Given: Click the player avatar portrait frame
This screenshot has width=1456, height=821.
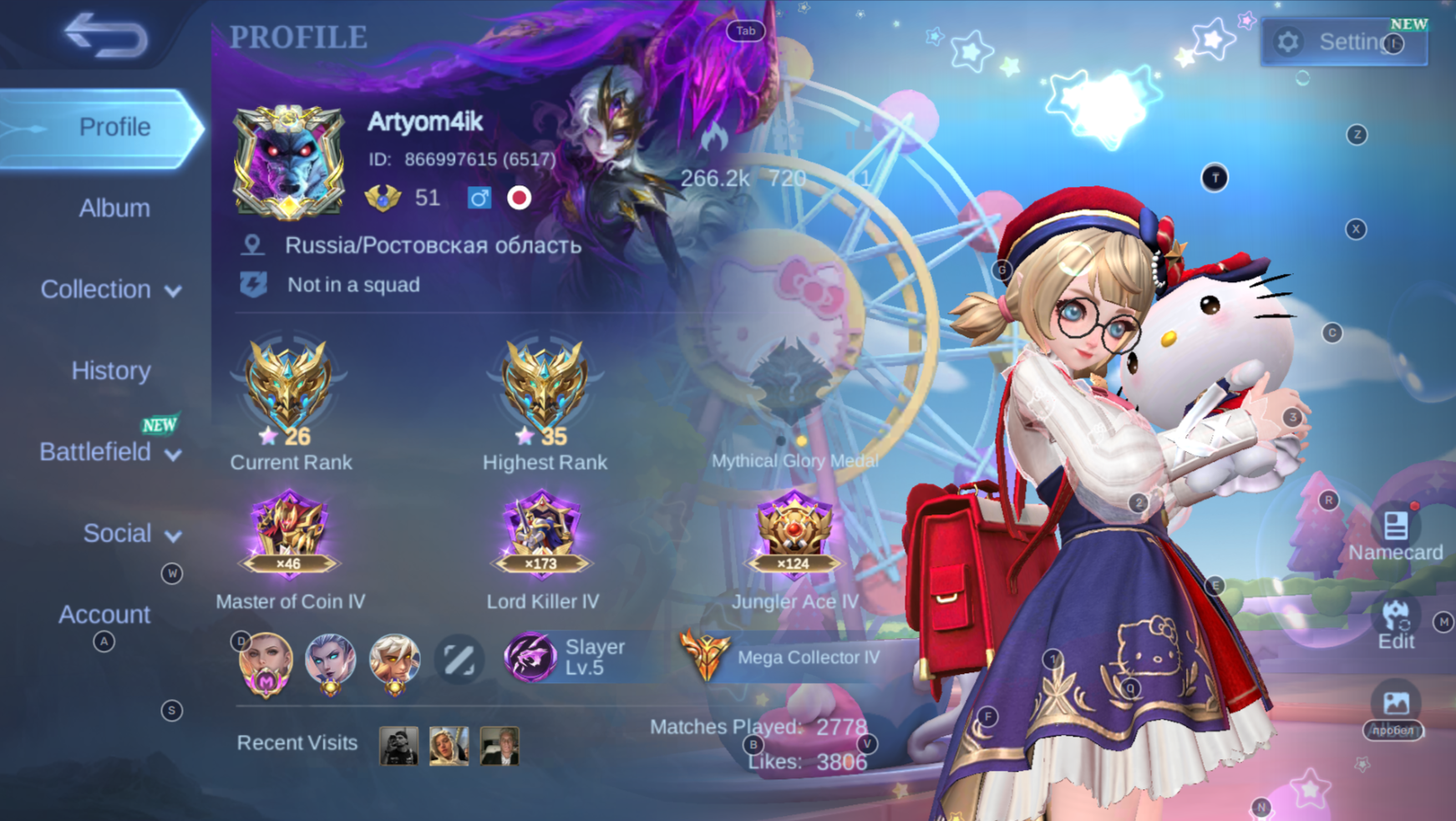Looking at the screenshot, I should [290, 159].
